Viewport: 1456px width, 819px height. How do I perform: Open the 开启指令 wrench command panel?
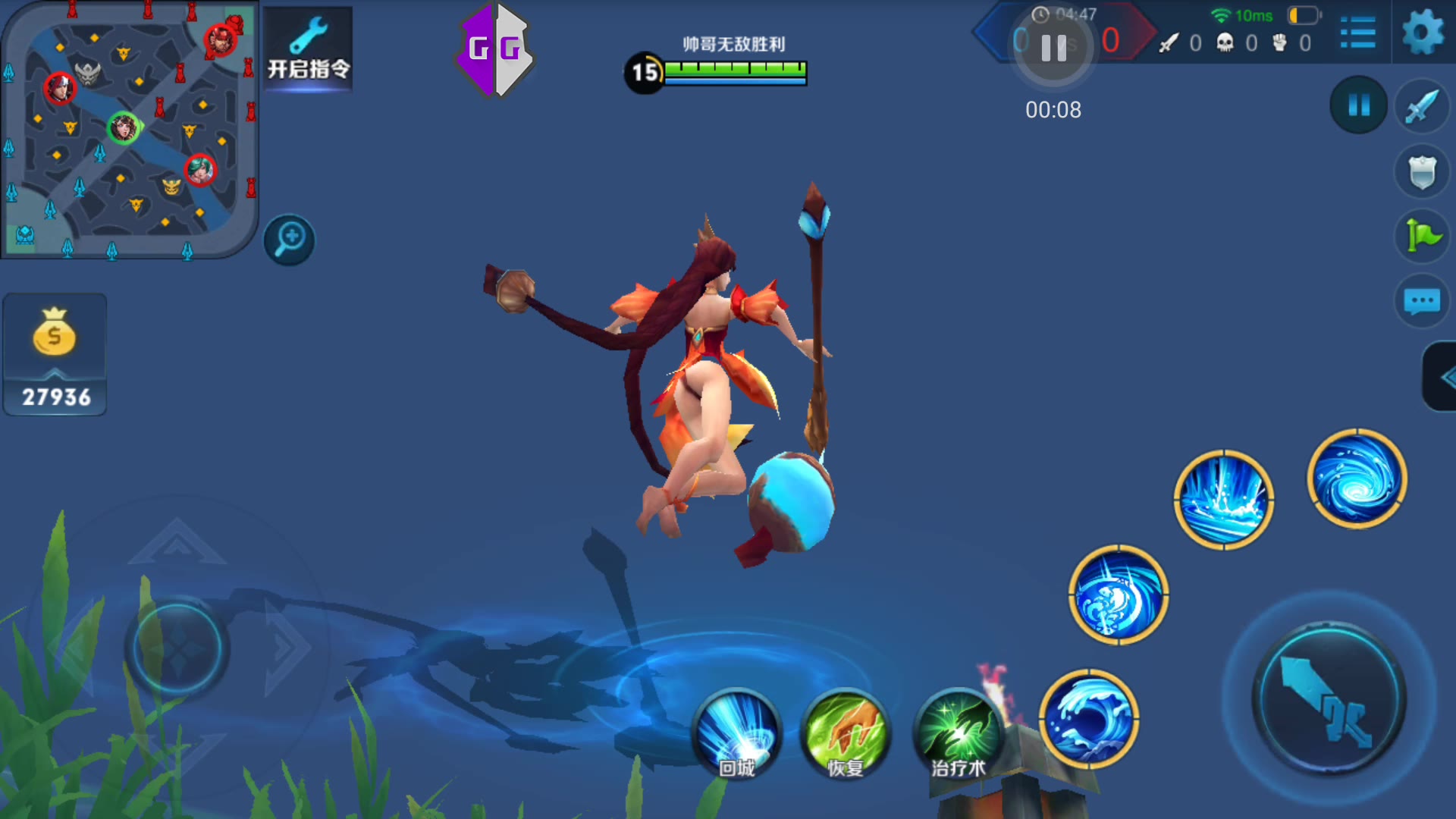point(308,49)
